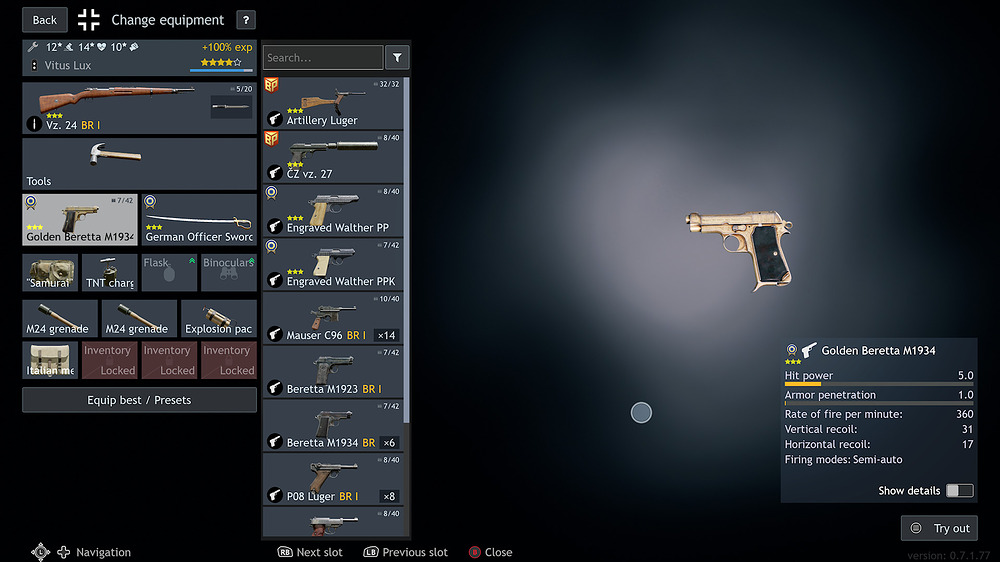The height and width of the screenshot is (562, 1000).
Task: Click the Try out button
Action: [939, 528]
